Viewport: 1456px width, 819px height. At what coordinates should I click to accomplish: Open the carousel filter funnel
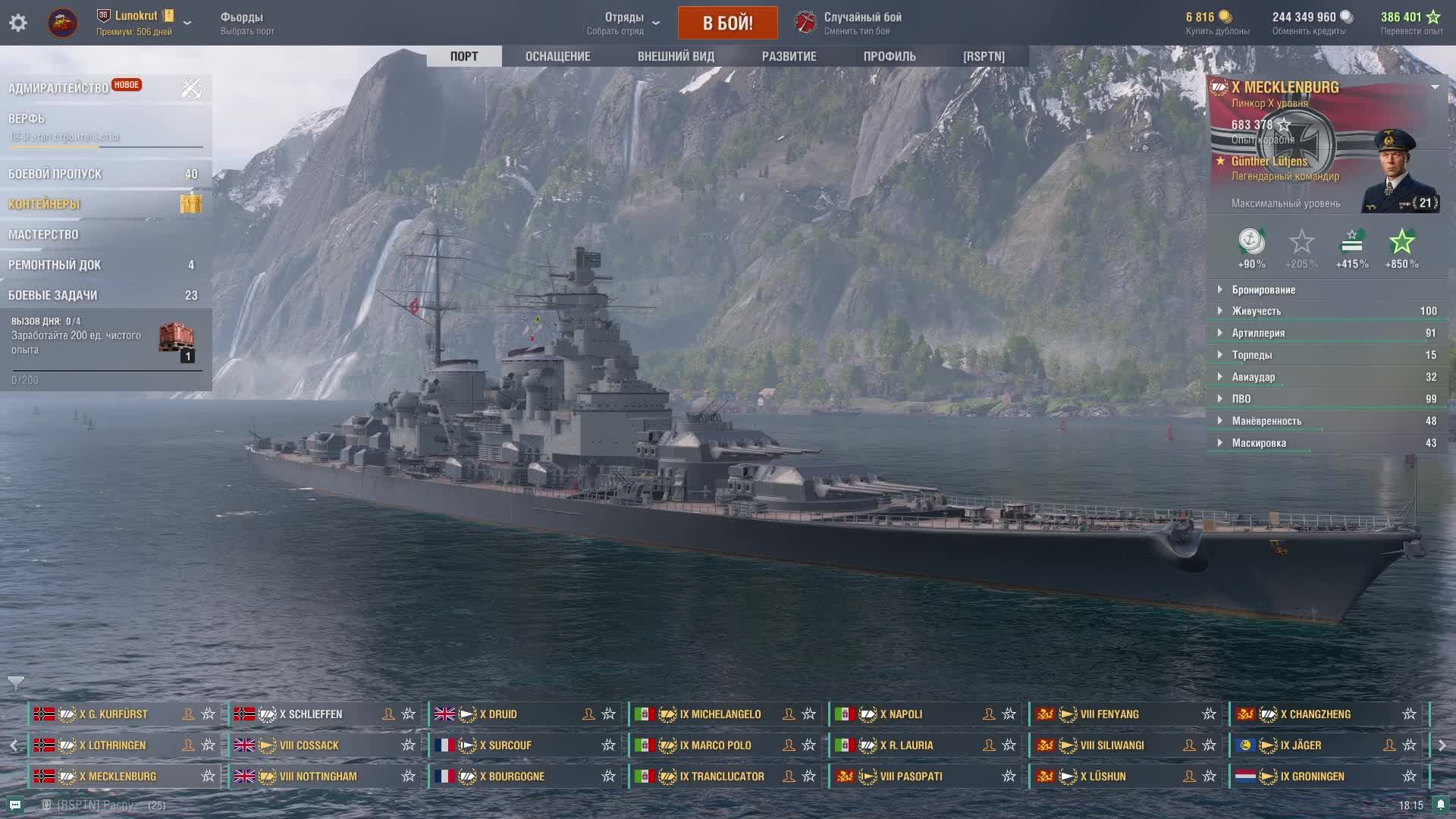[x=16, y=682]
